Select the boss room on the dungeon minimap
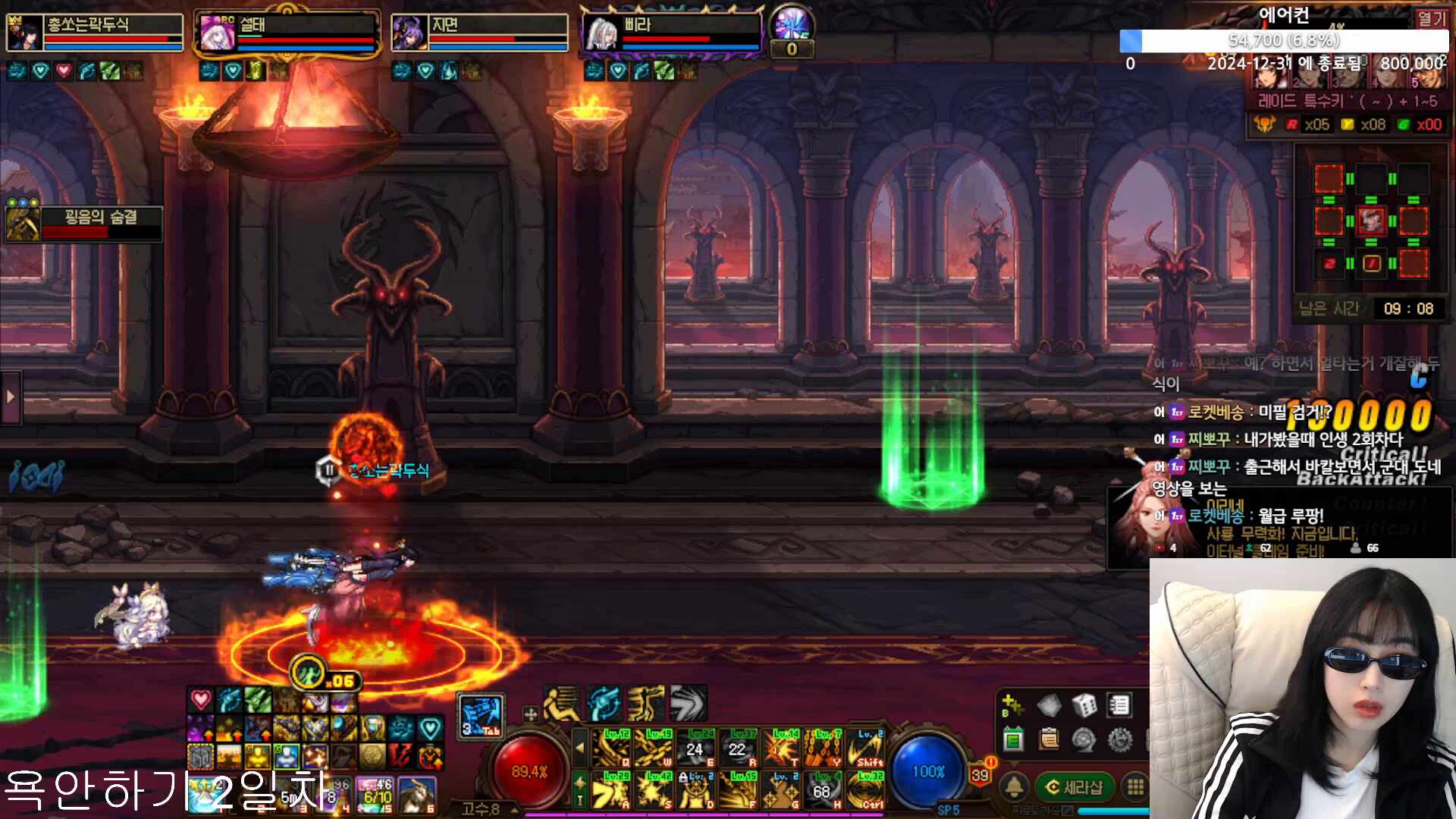1456x819 pixels. point(1371,221)
